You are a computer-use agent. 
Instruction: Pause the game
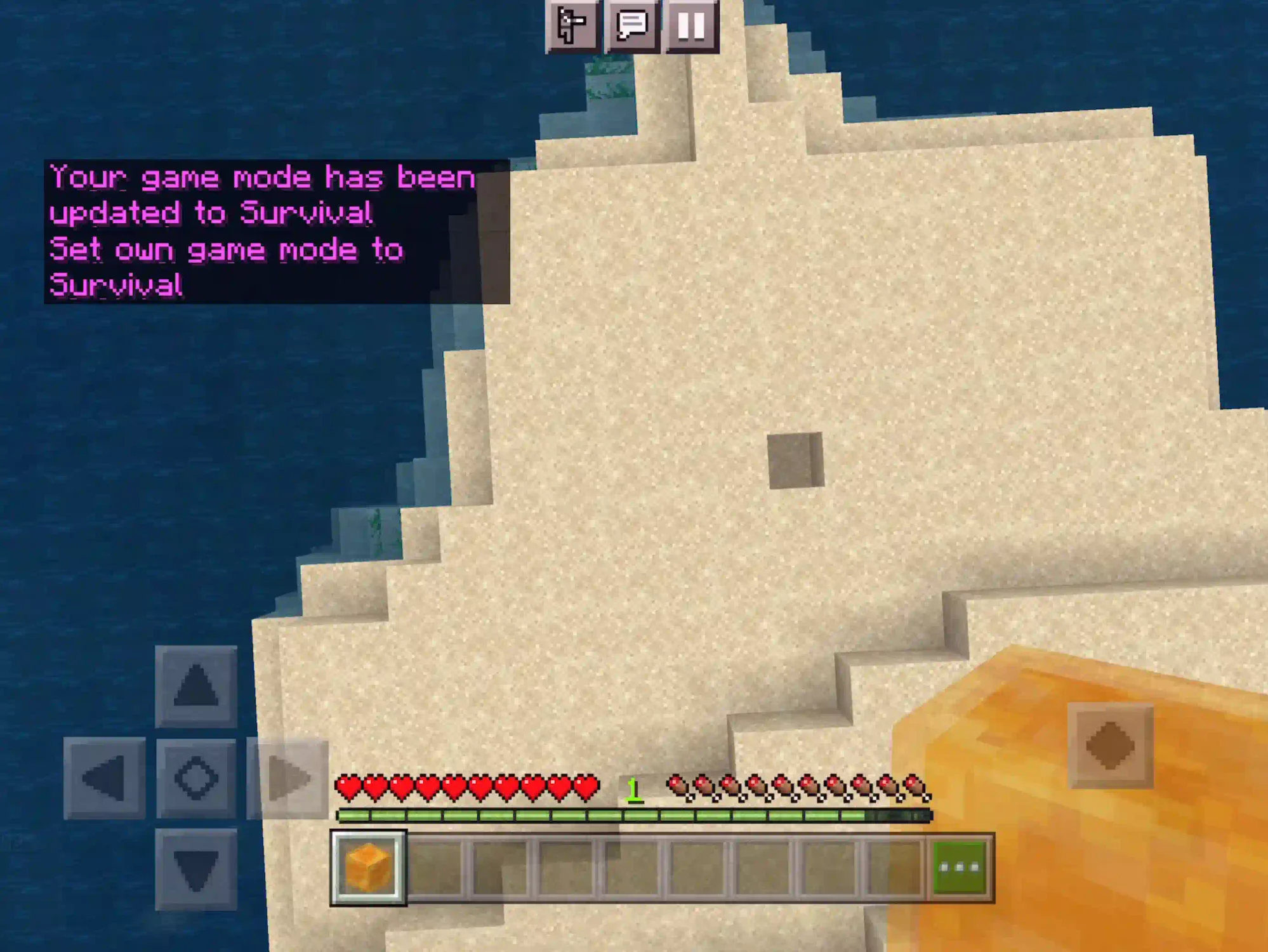690,25
